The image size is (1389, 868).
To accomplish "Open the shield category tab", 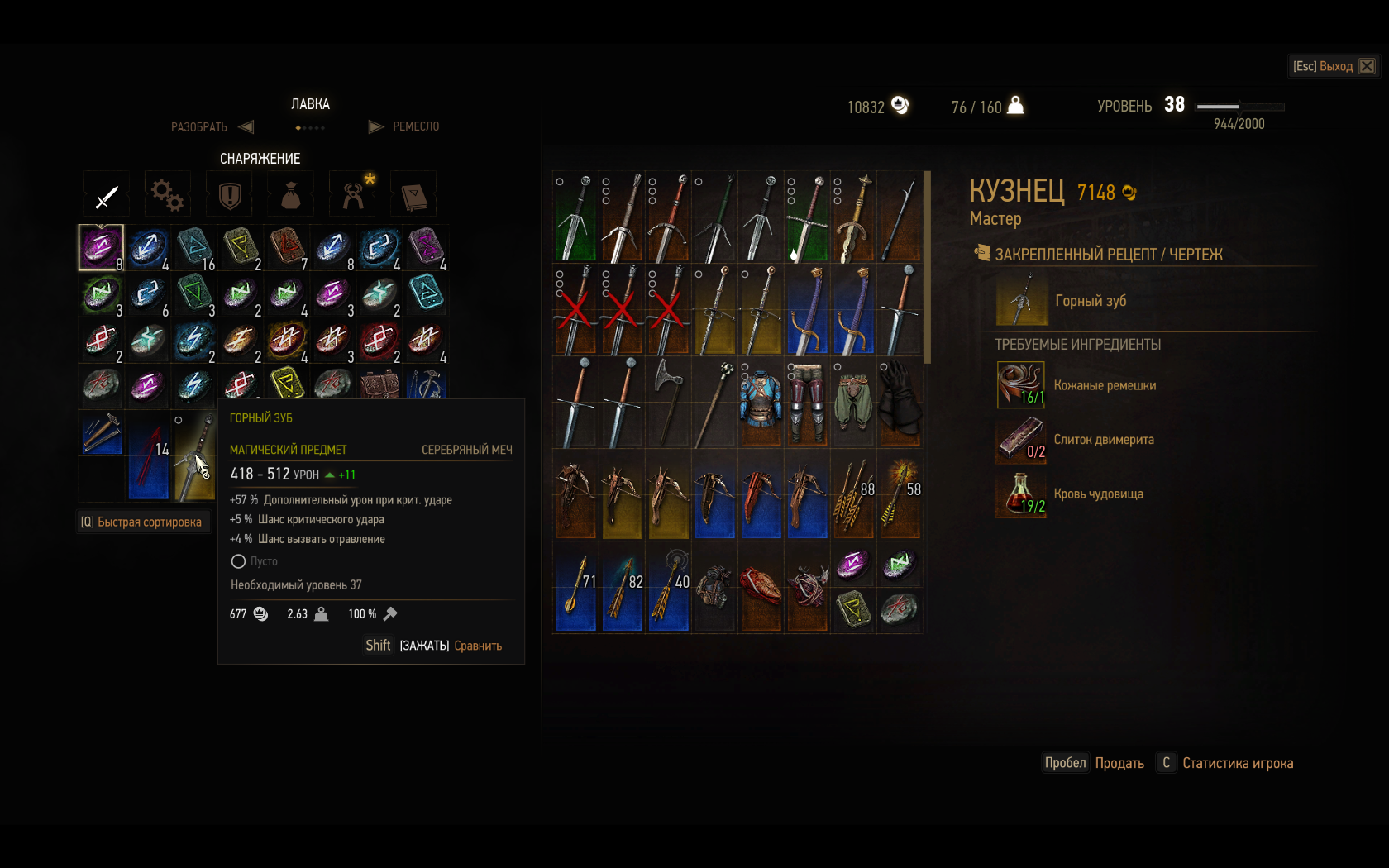I will pyautogui.click(x=229, y=195).
